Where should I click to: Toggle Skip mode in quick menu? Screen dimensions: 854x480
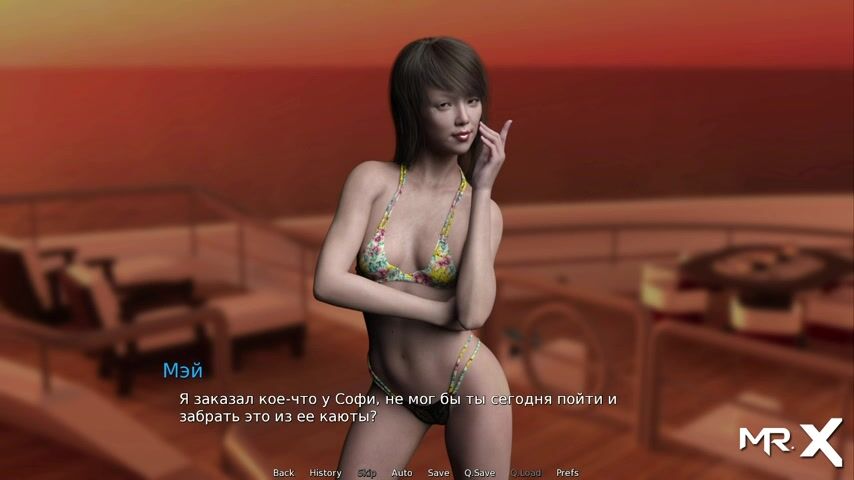(366, 473)
